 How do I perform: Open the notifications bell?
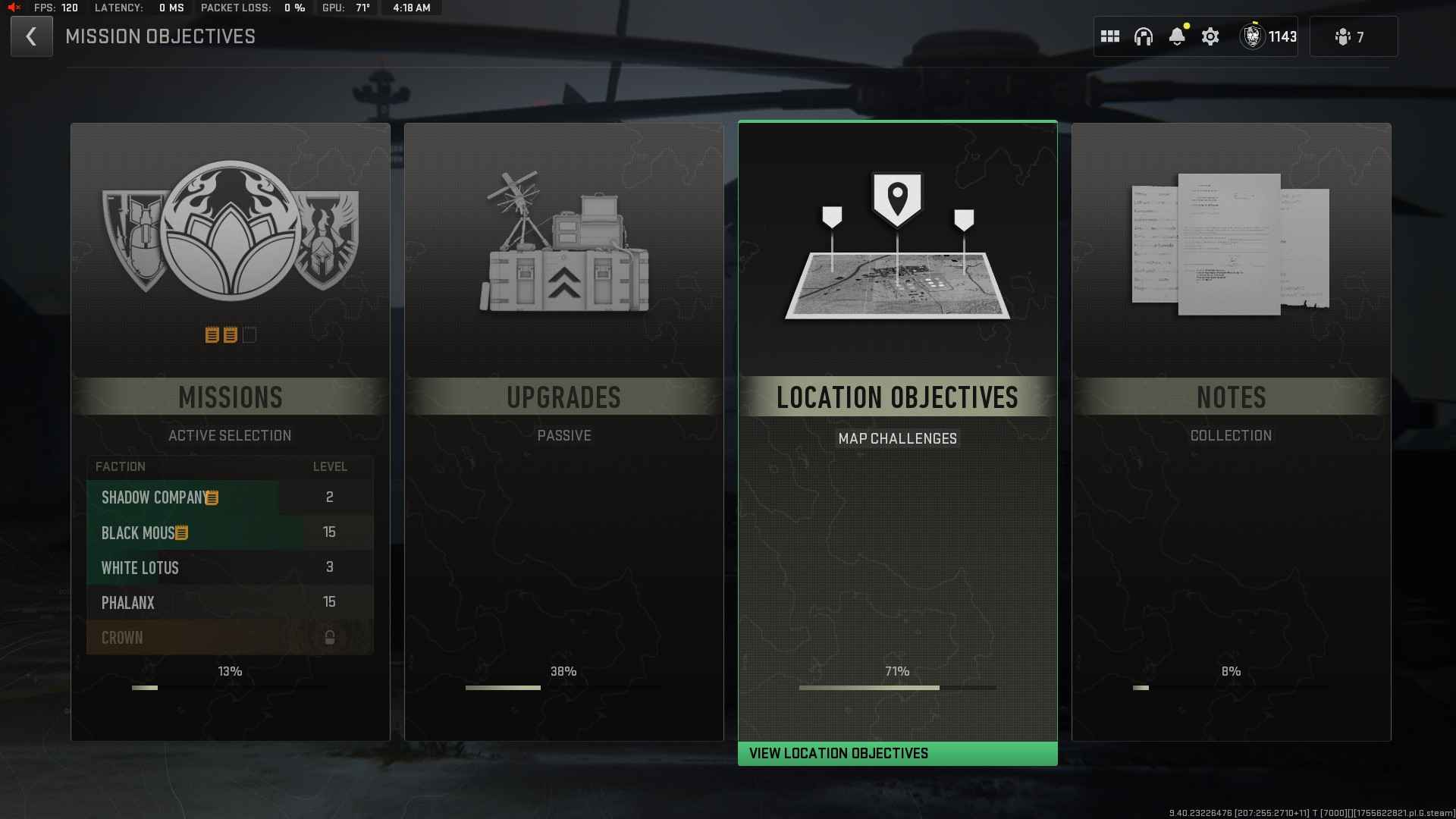(1177, 36)
